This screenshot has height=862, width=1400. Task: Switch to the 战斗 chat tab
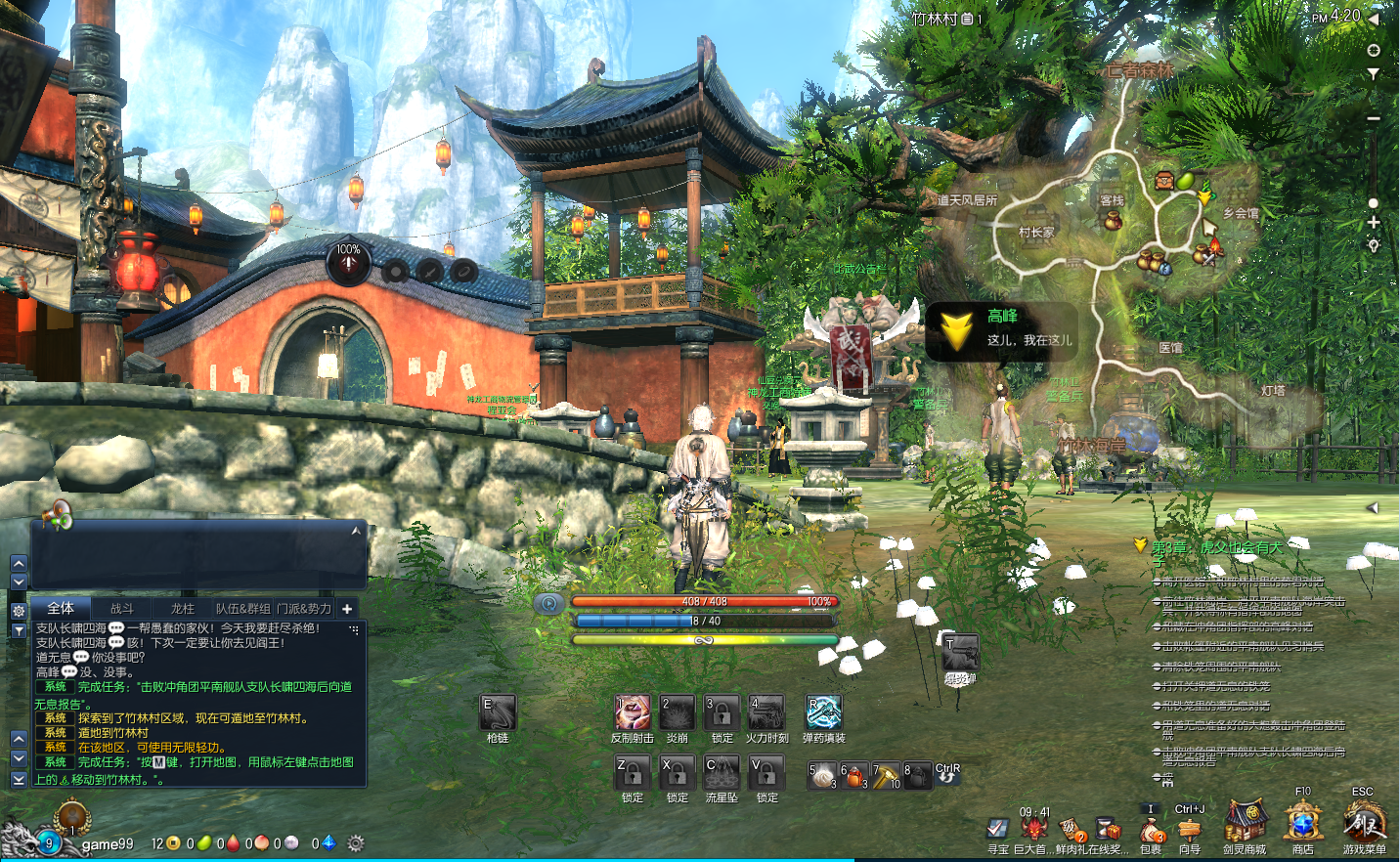point(122,608)
